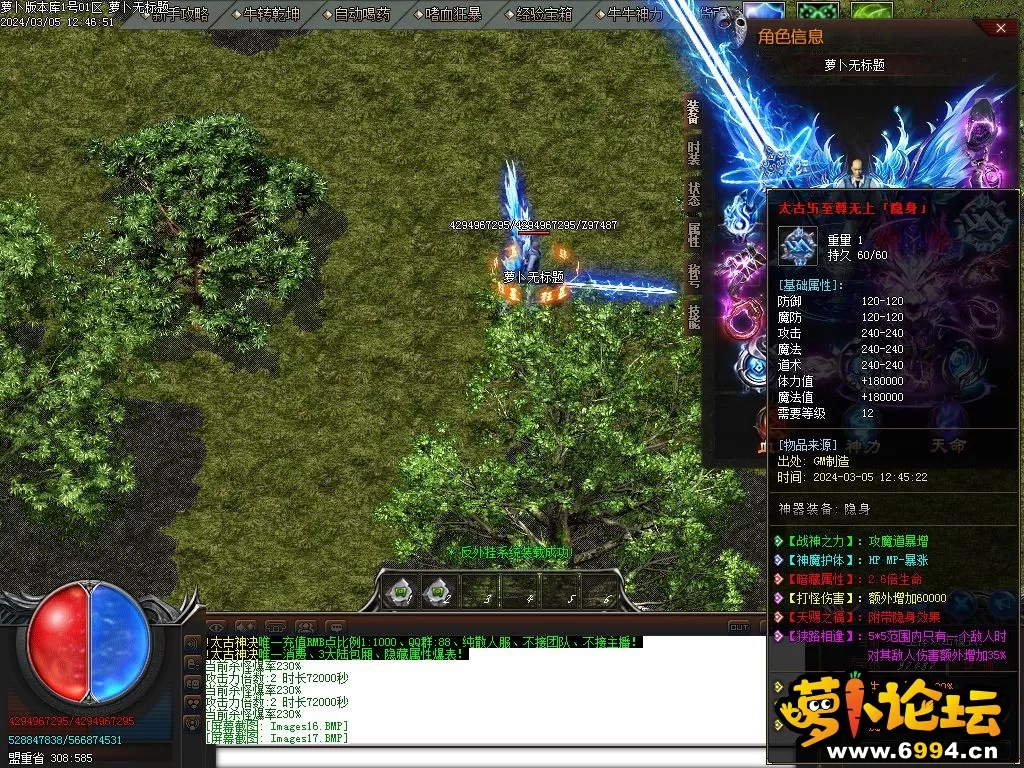Screen dimensions: 1024x768
Task: Switch to the 技能 skills tab
Action: 692,315
